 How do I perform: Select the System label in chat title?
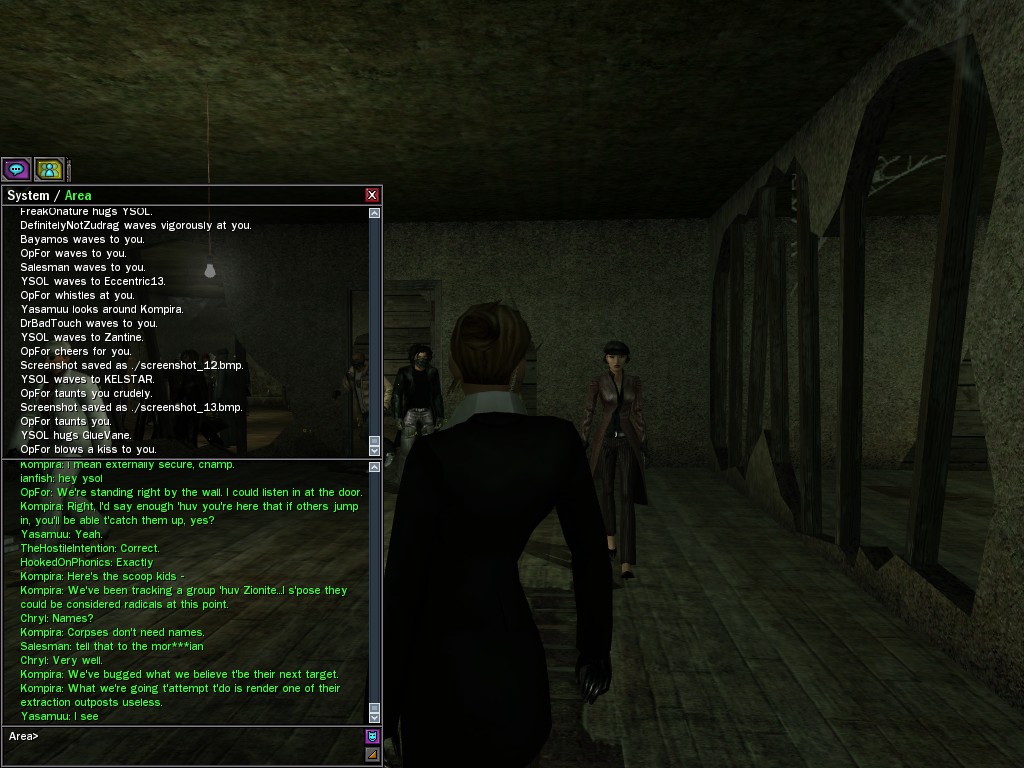(28, 196)
